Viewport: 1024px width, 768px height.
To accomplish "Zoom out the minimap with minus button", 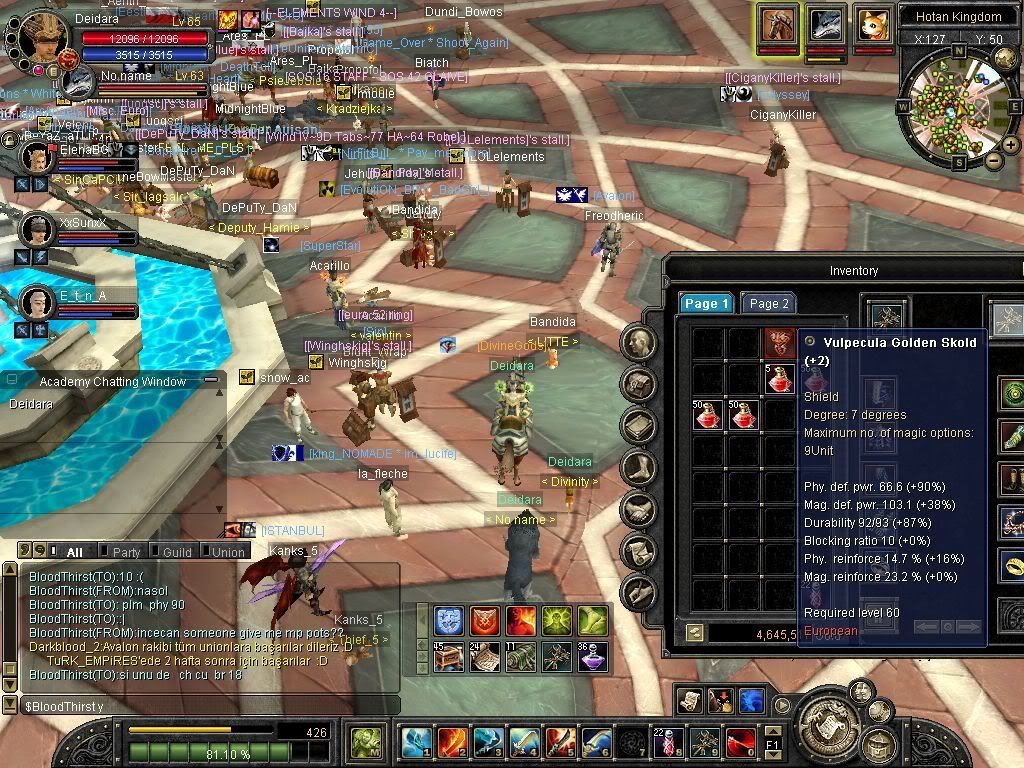I will coord(993,160).
